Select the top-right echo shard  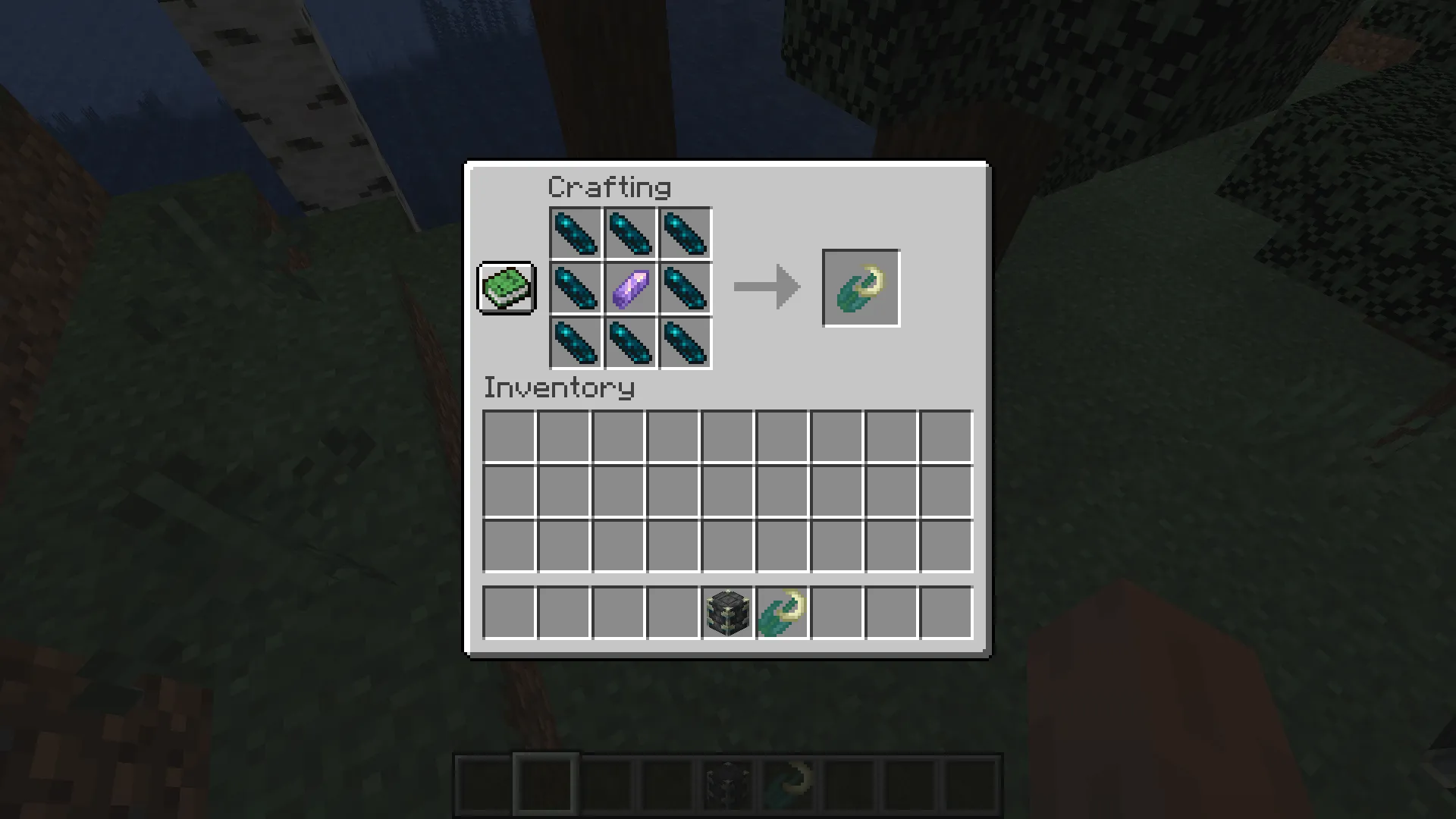pyautogui.click(x=684, y=234)
